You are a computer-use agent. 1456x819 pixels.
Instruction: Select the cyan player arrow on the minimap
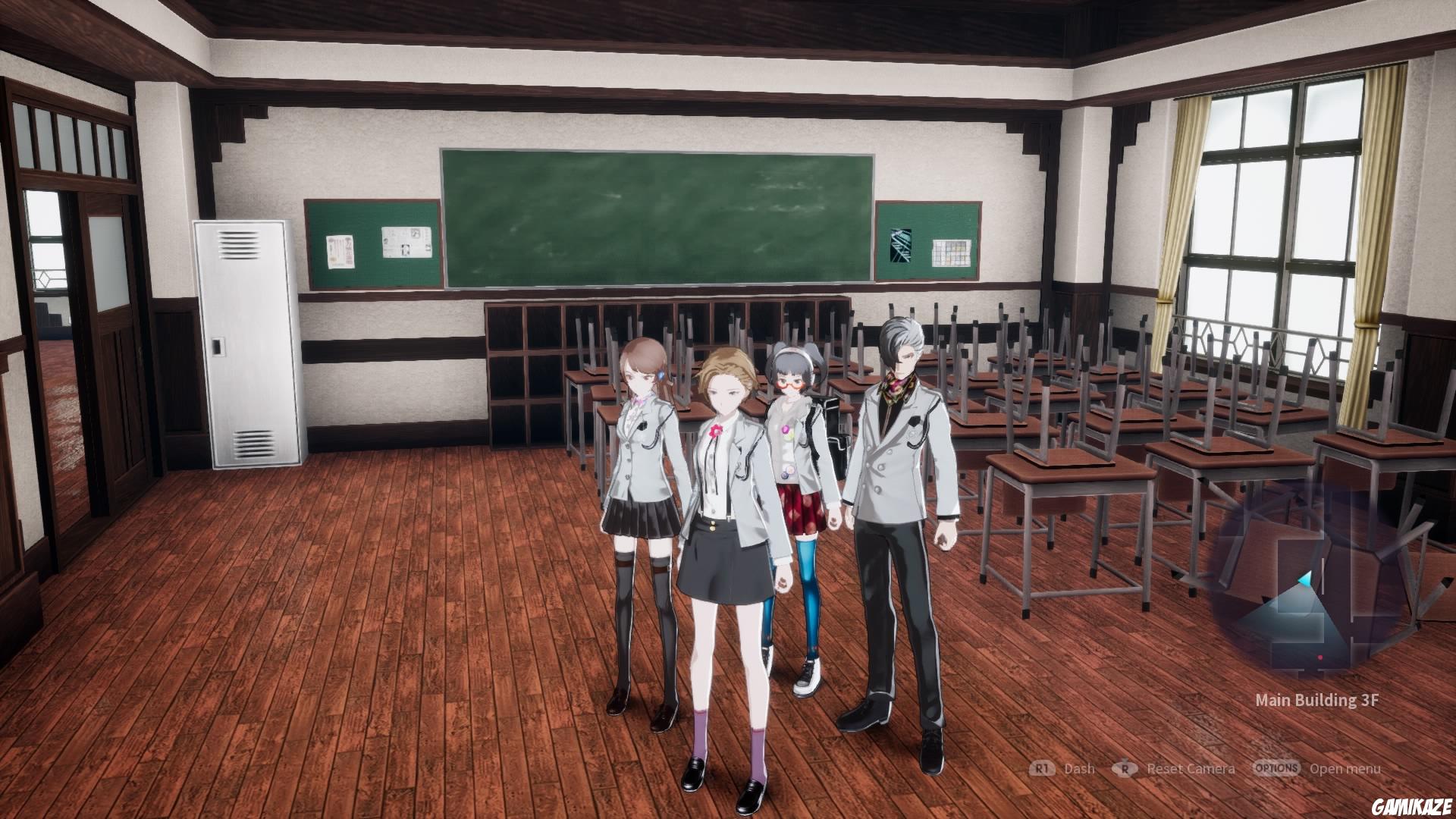[x=1304, y=579]
